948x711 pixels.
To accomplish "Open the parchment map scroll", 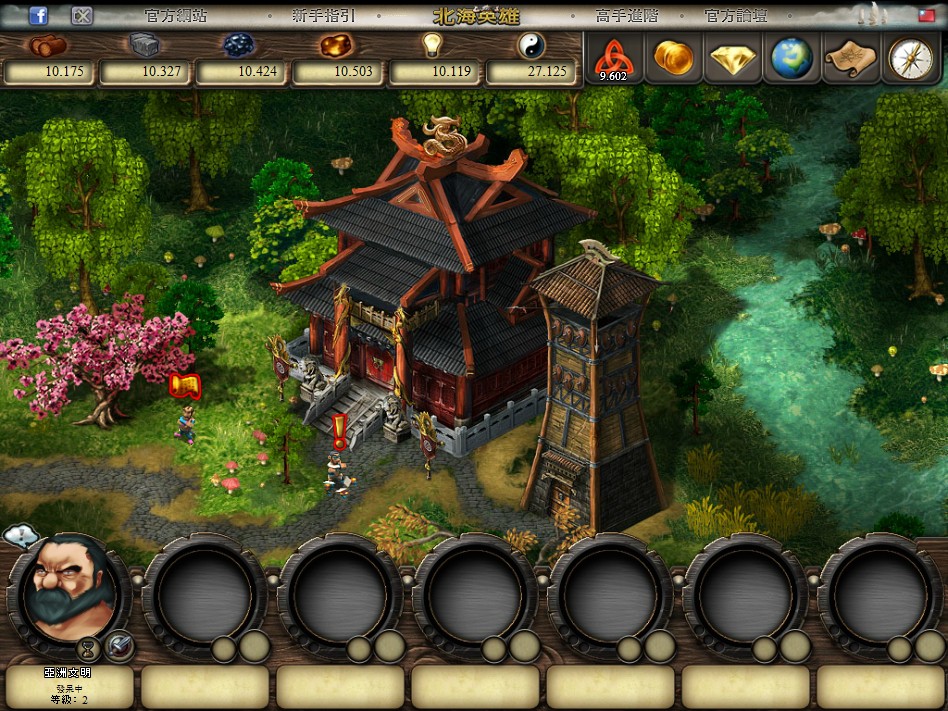I will pos(850,58).
